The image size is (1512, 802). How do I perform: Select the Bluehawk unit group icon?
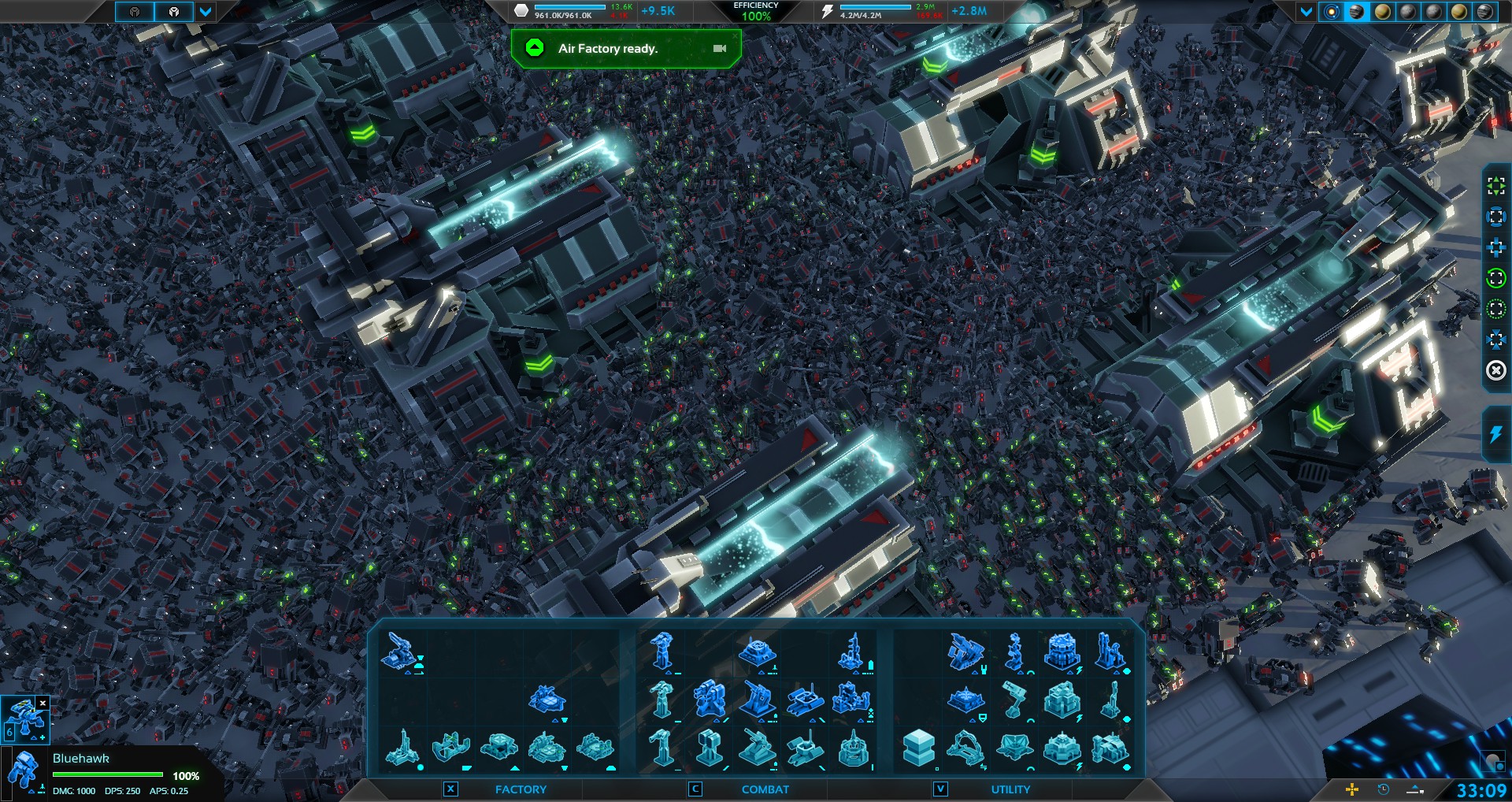[x=24, y=718]
